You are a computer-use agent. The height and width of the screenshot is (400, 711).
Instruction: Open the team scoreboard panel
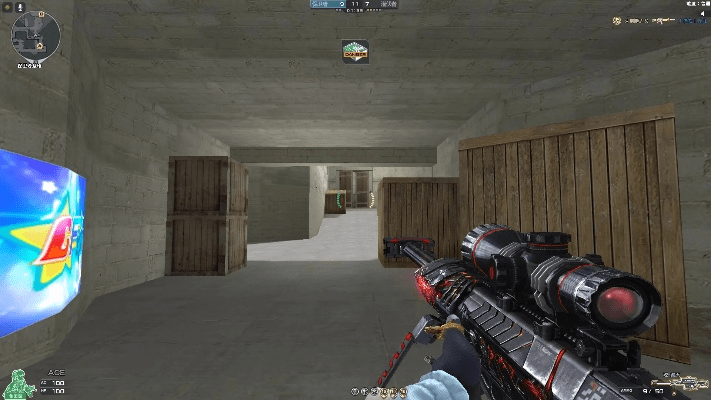click(355, 5)
